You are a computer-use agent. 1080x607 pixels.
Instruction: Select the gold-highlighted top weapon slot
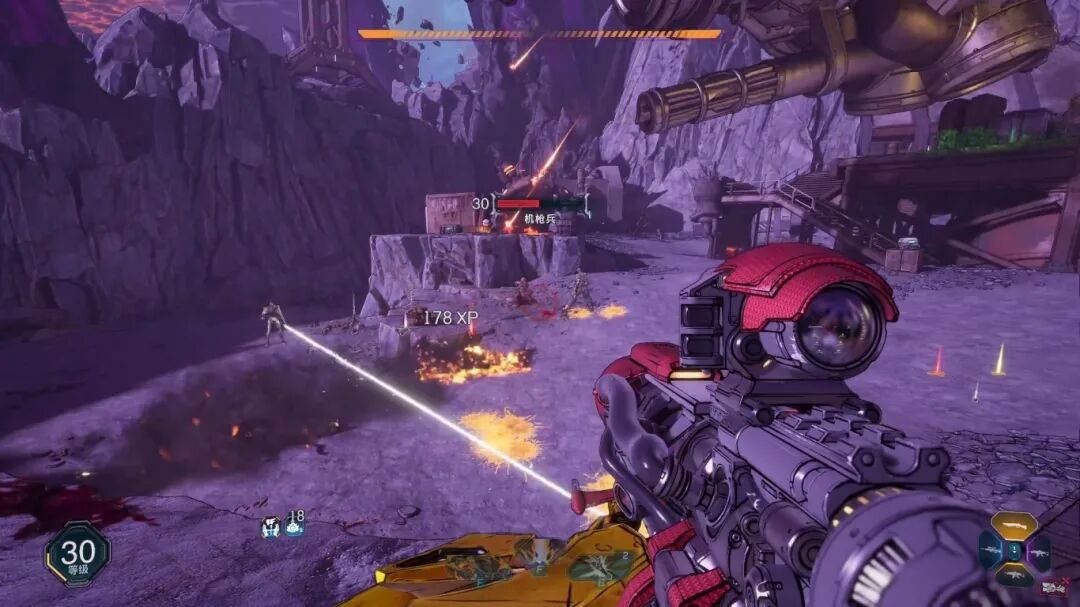(x=1014, y=525)
